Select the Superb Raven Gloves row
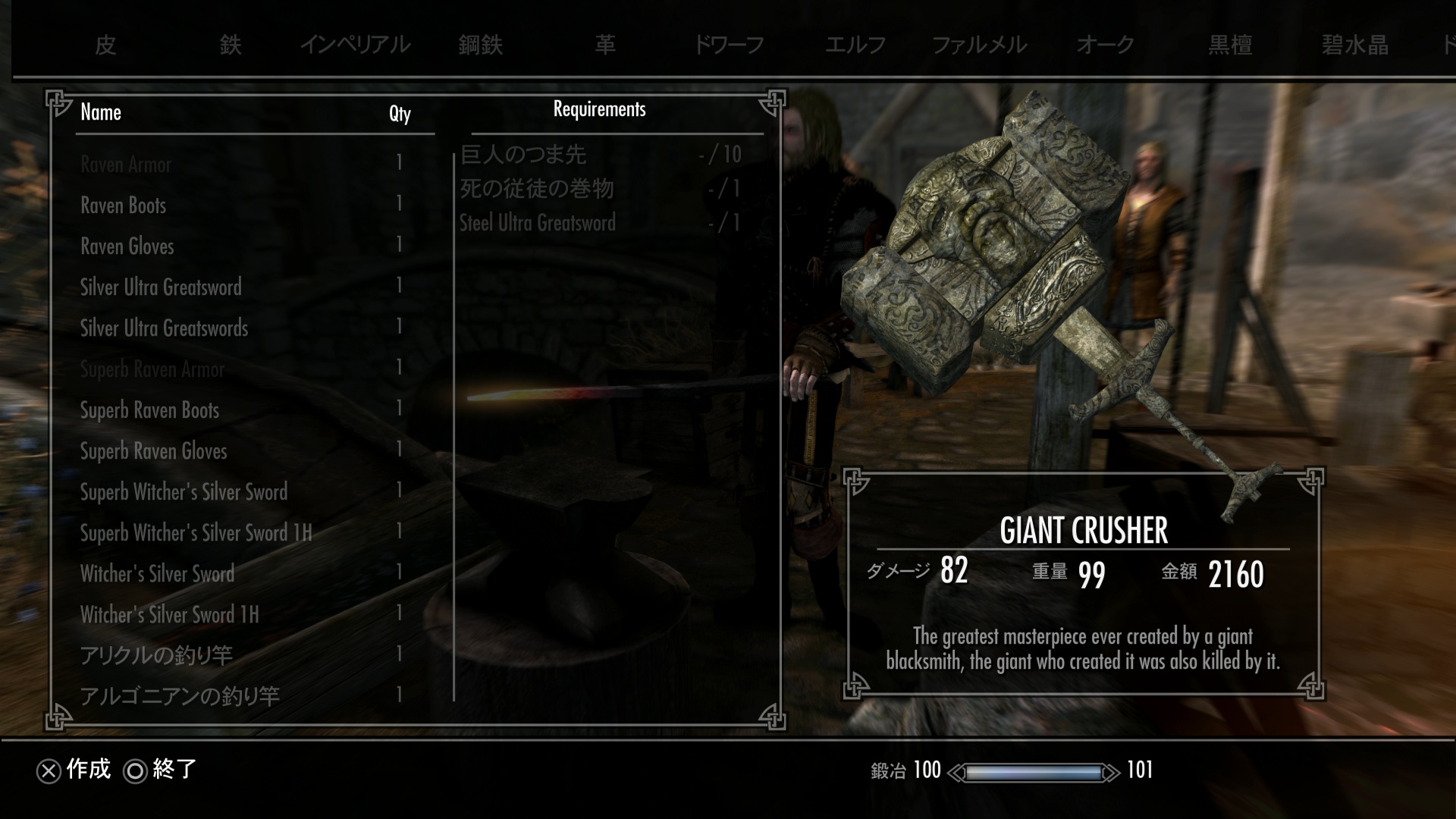Image resolution: width=1456 pixels, height=819 pixels. pos(154,451)
